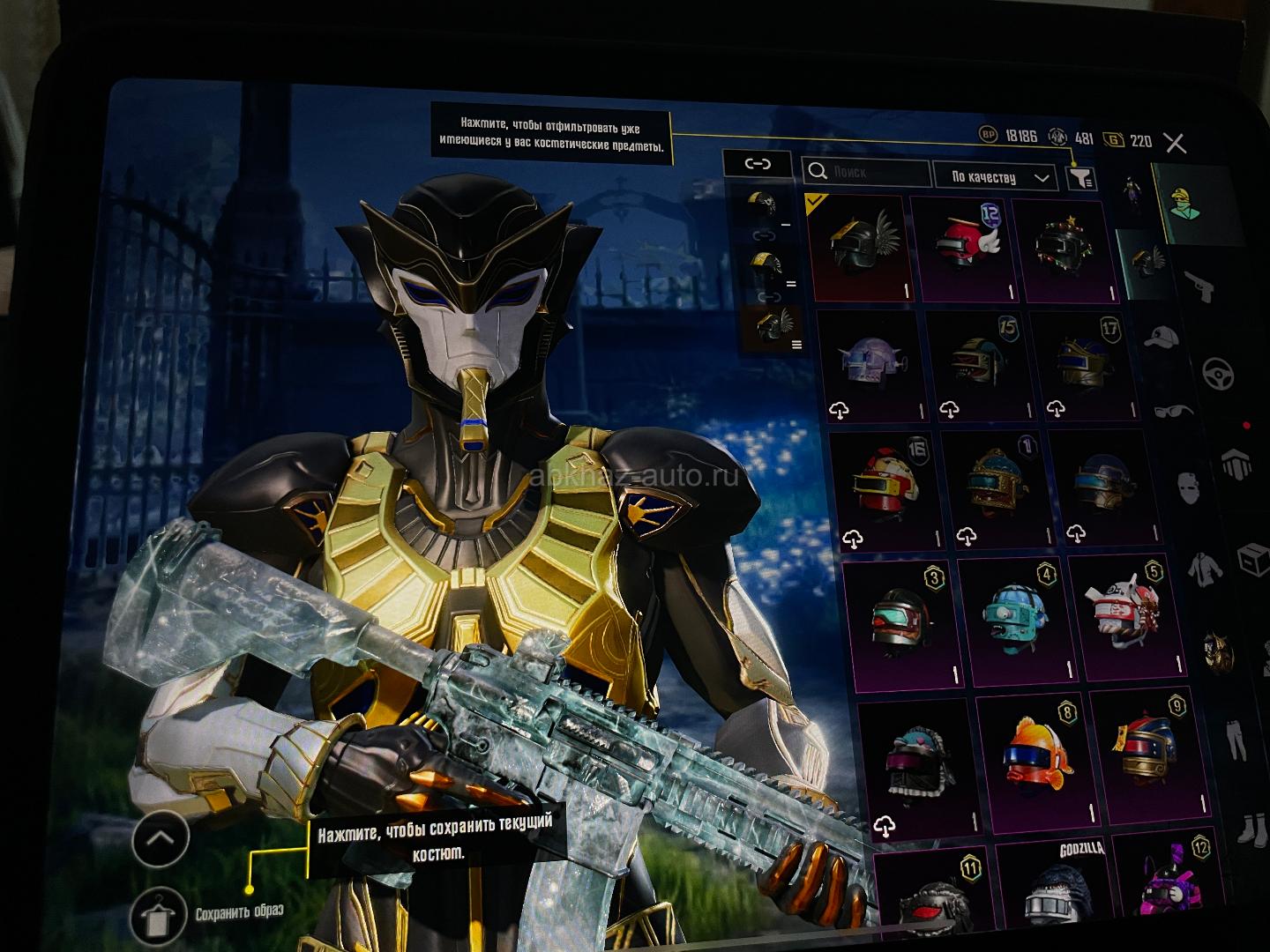This screenshot has width=1270, height=952.
Task: Open the По качеству sort dropdown
Action: 994,177
